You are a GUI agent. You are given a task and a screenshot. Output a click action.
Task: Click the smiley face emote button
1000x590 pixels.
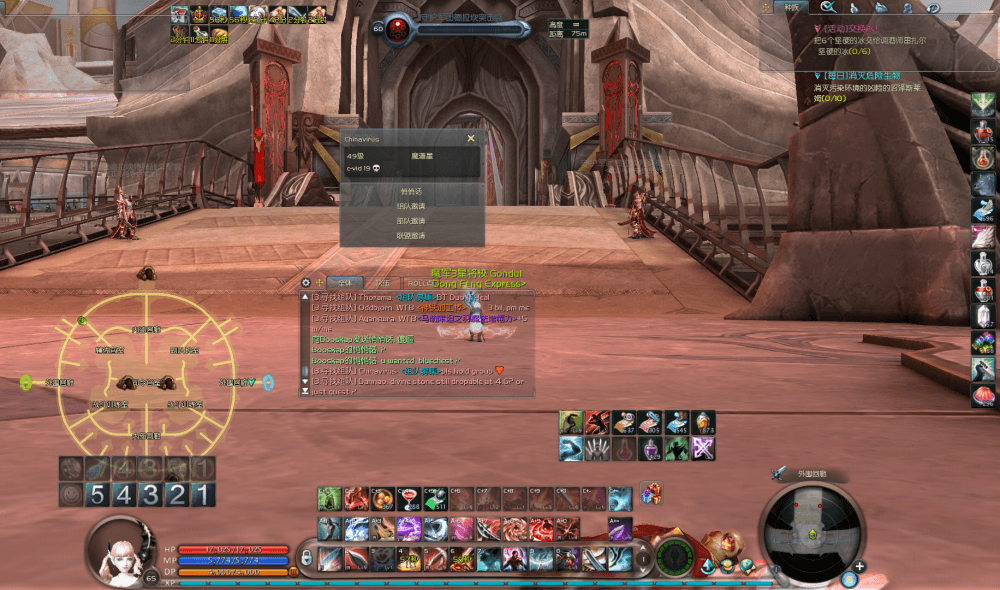(70, 494)
